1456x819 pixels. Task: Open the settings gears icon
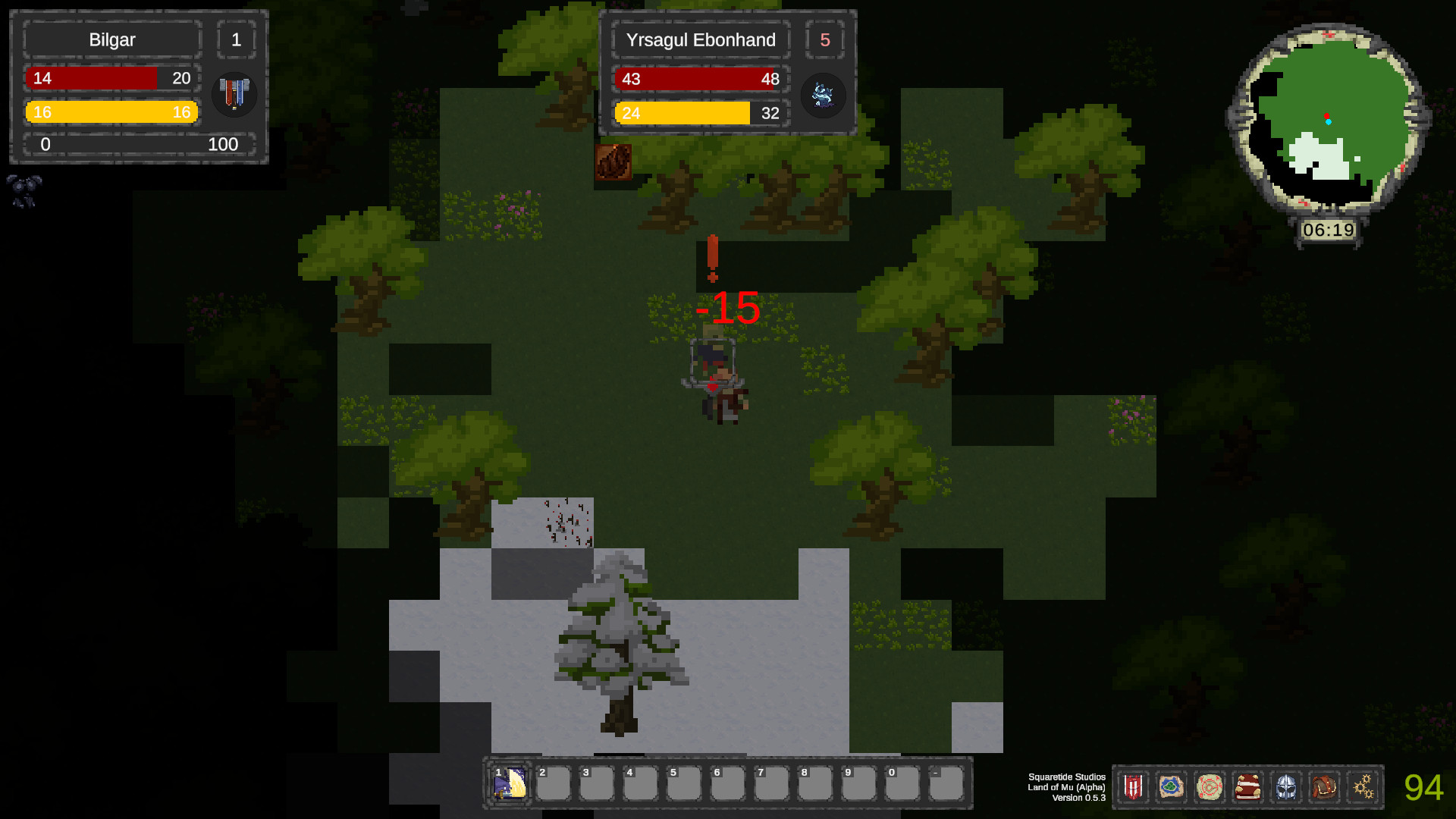(1363, 787)
